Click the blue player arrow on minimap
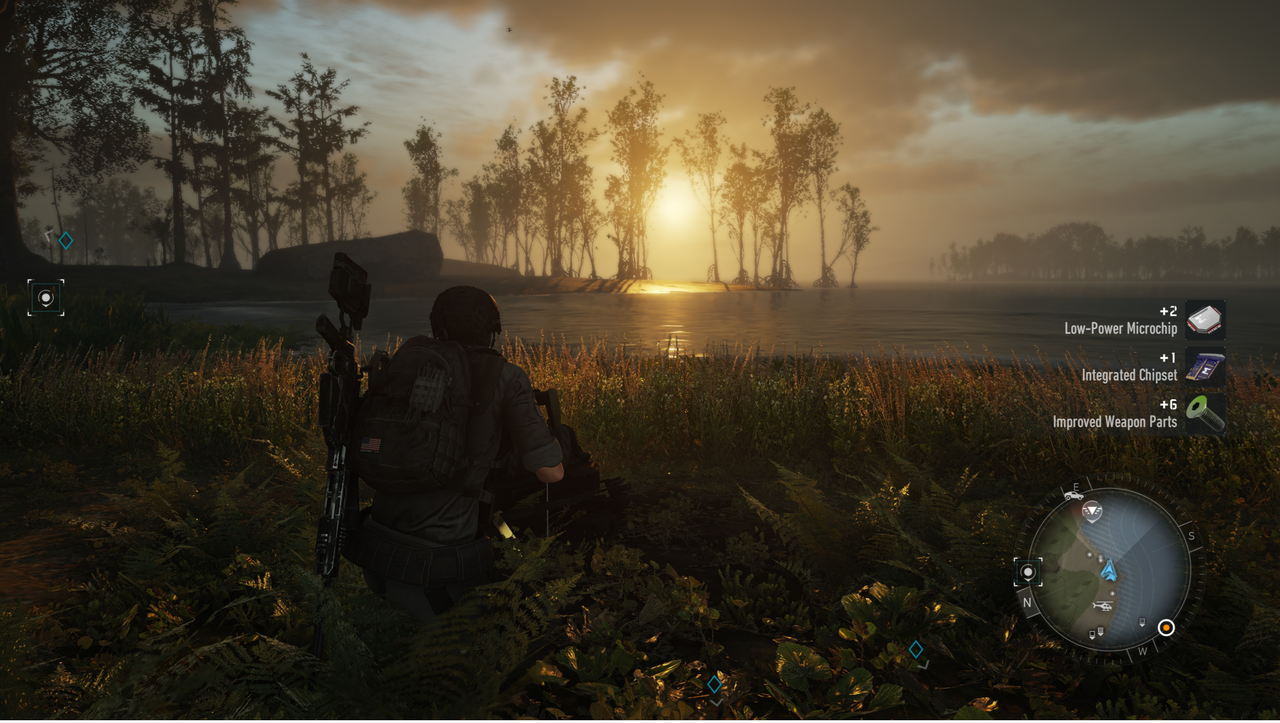Viewport: 1280px width, 723px height. tap(1109, 571)
